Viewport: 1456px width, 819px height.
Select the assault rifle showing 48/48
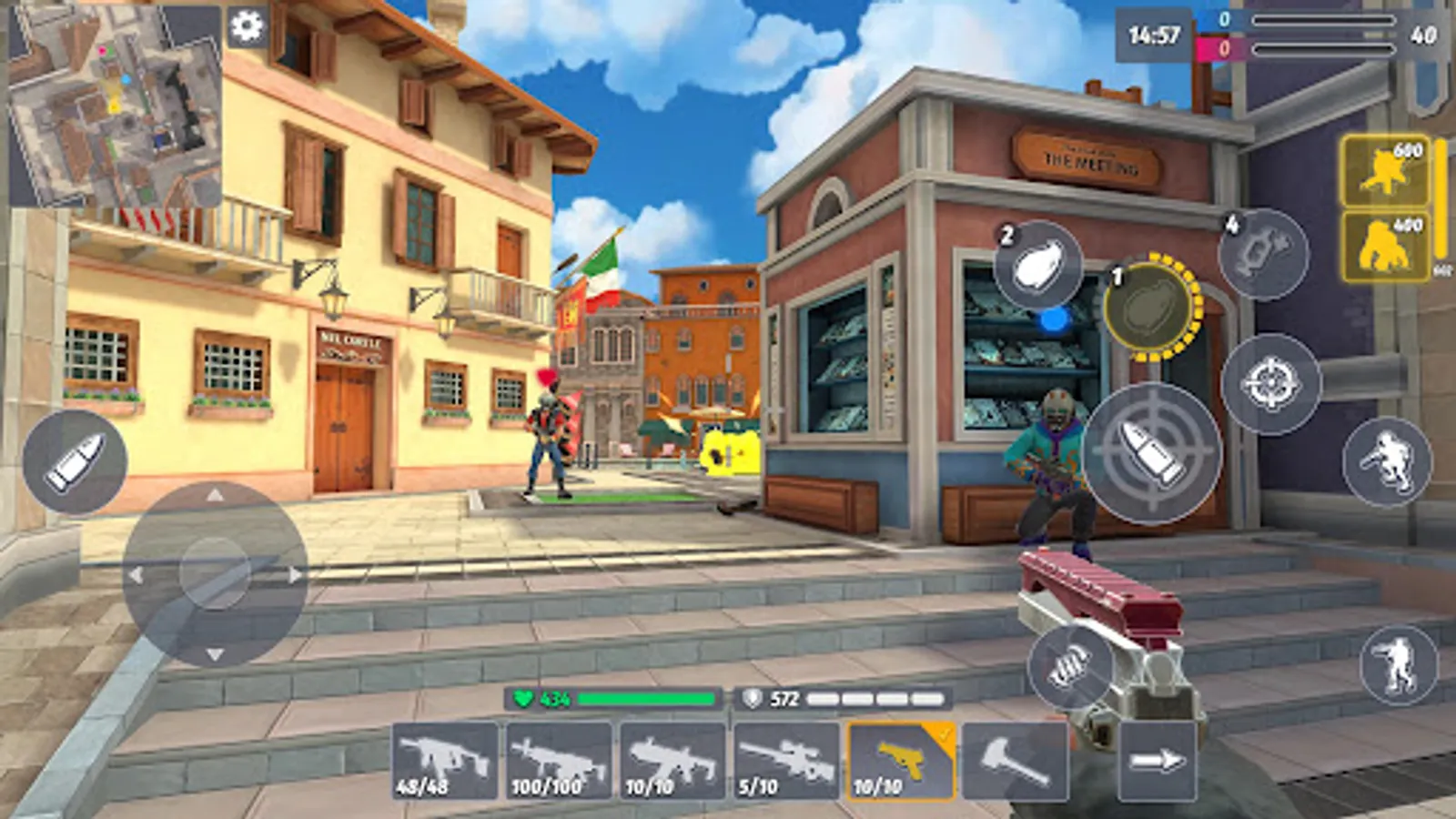(445, 758)
